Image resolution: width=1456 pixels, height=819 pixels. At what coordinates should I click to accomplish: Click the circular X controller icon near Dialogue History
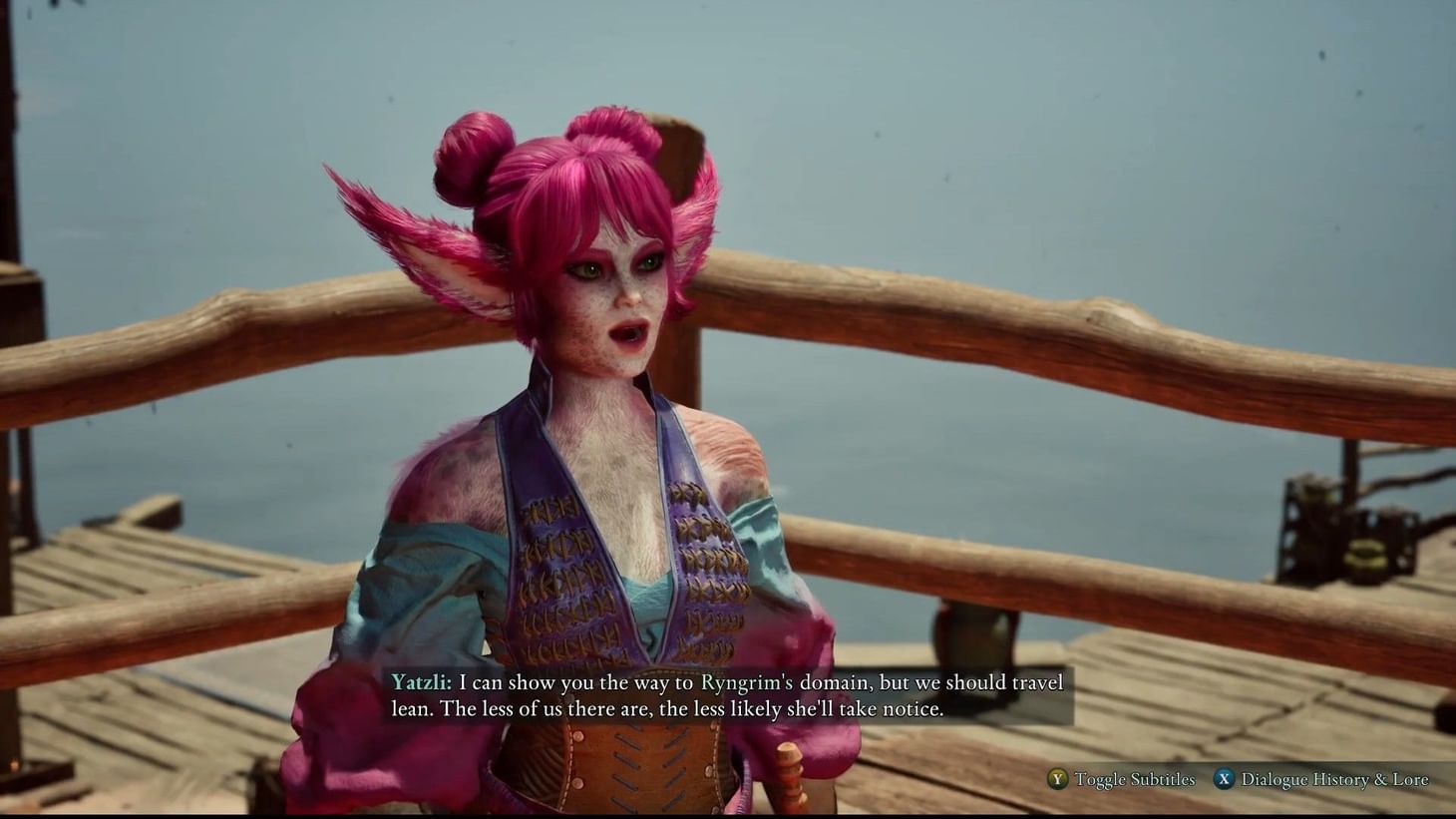pyautogui.click(x=1223, y=779)
